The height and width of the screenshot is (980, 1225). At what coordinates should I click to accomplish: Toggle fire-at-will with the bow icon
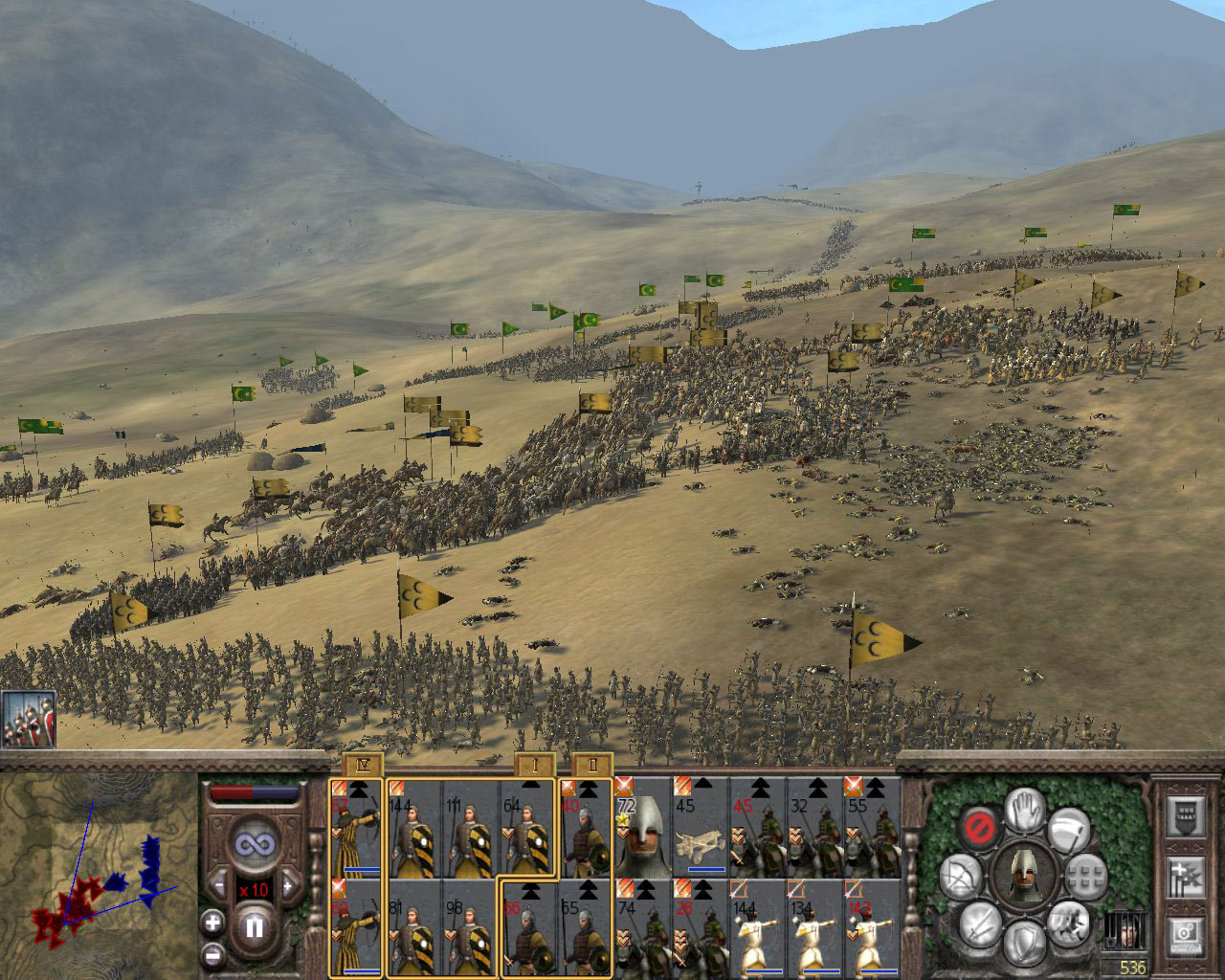959,876
